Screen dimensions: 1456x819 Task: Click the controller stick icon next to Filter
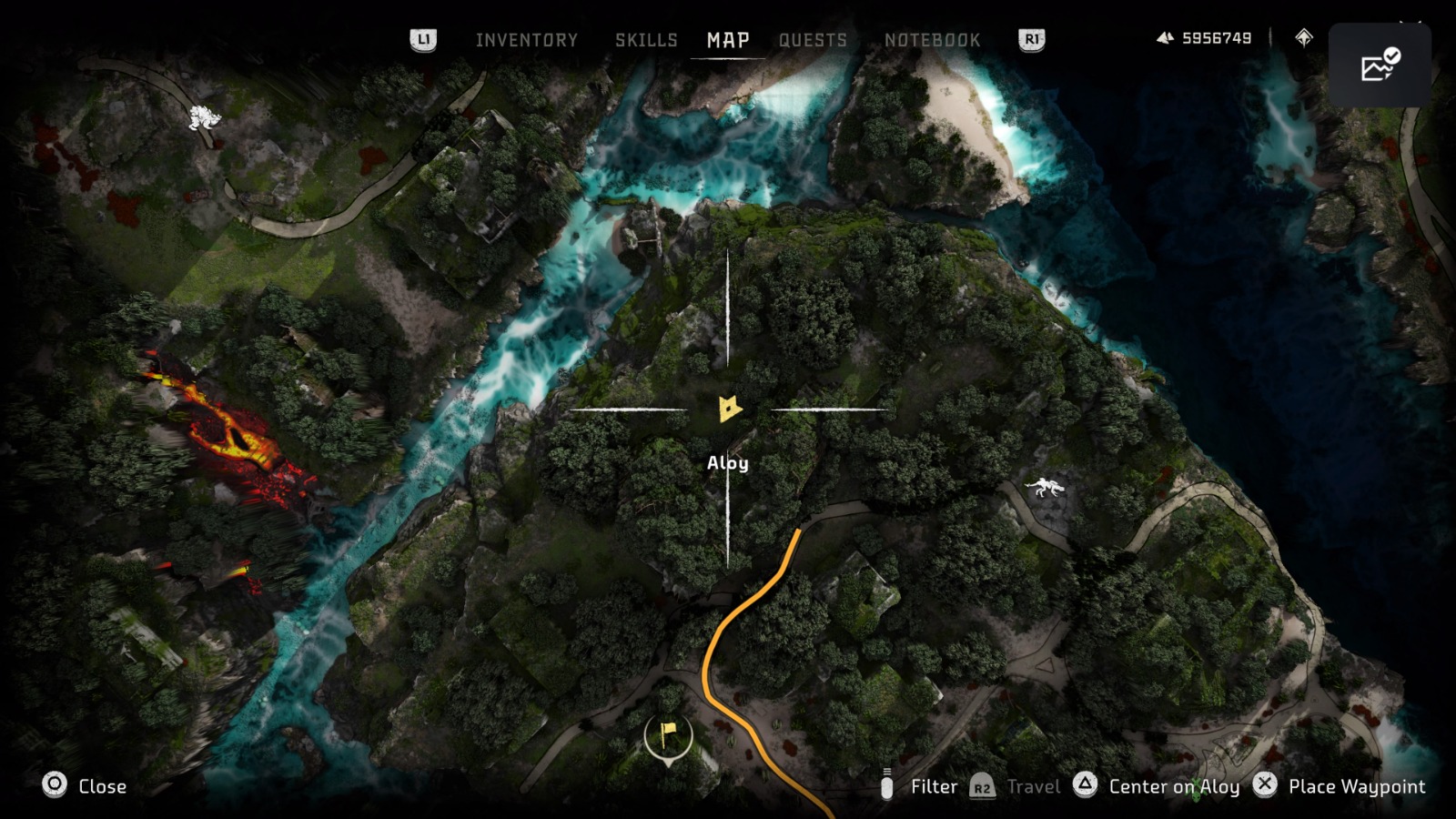point(888,786)
